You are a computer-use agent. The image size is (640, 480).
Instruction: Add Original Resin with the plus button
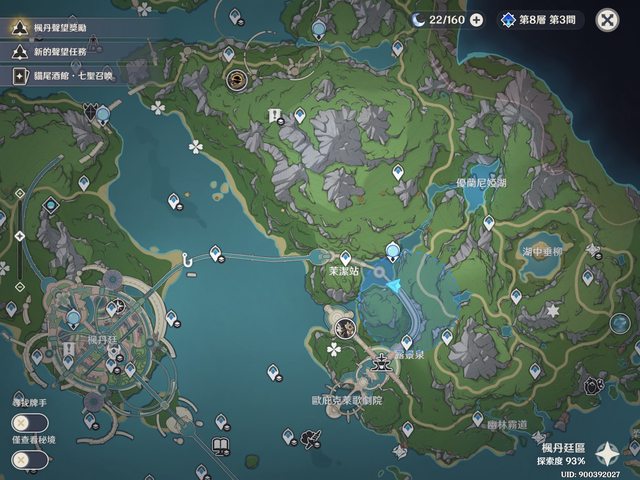[x=476, y=19]
